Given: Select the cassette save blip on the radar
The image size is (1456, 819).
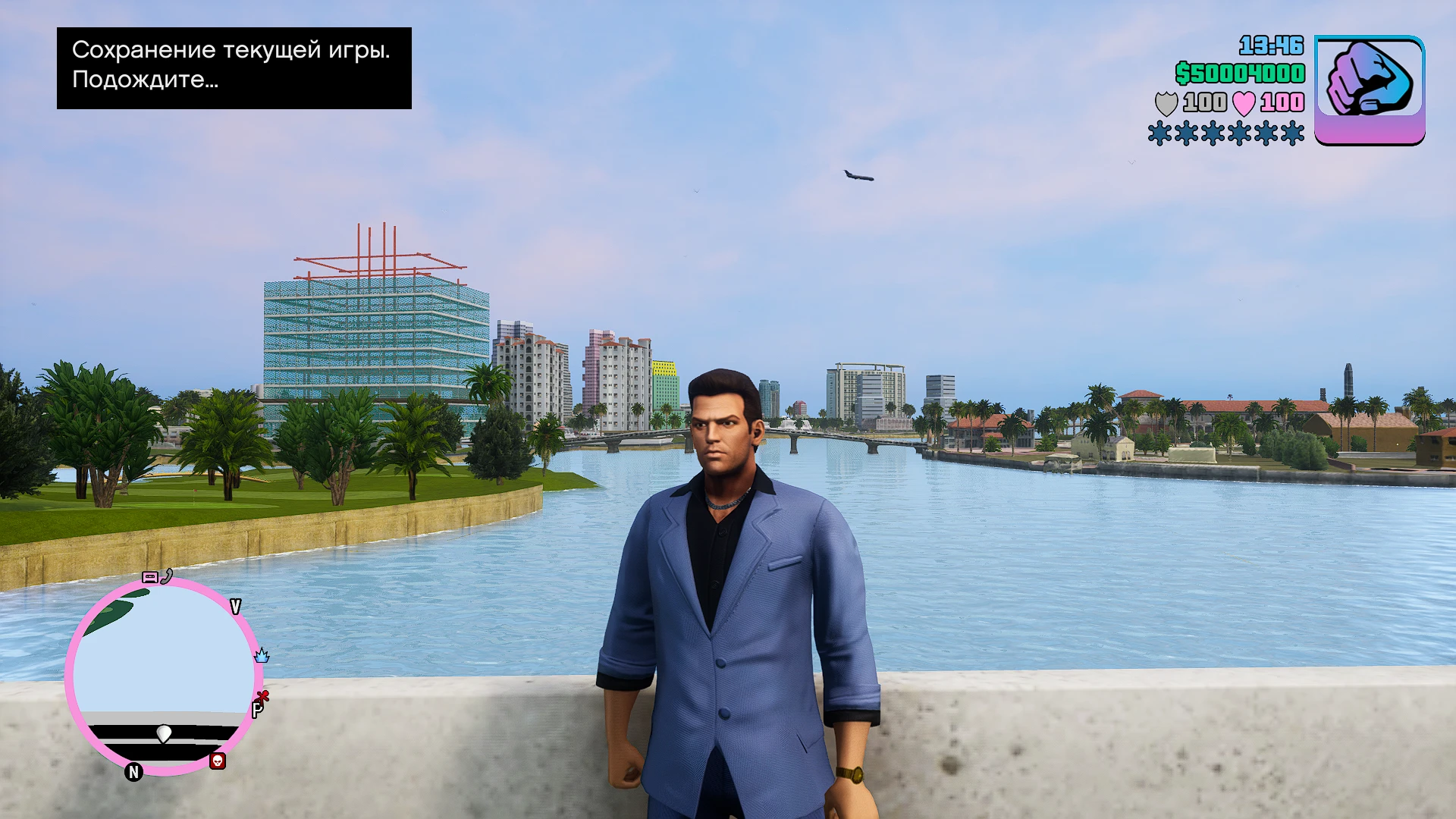Looking at the screenshot, I should coord(150,578).
